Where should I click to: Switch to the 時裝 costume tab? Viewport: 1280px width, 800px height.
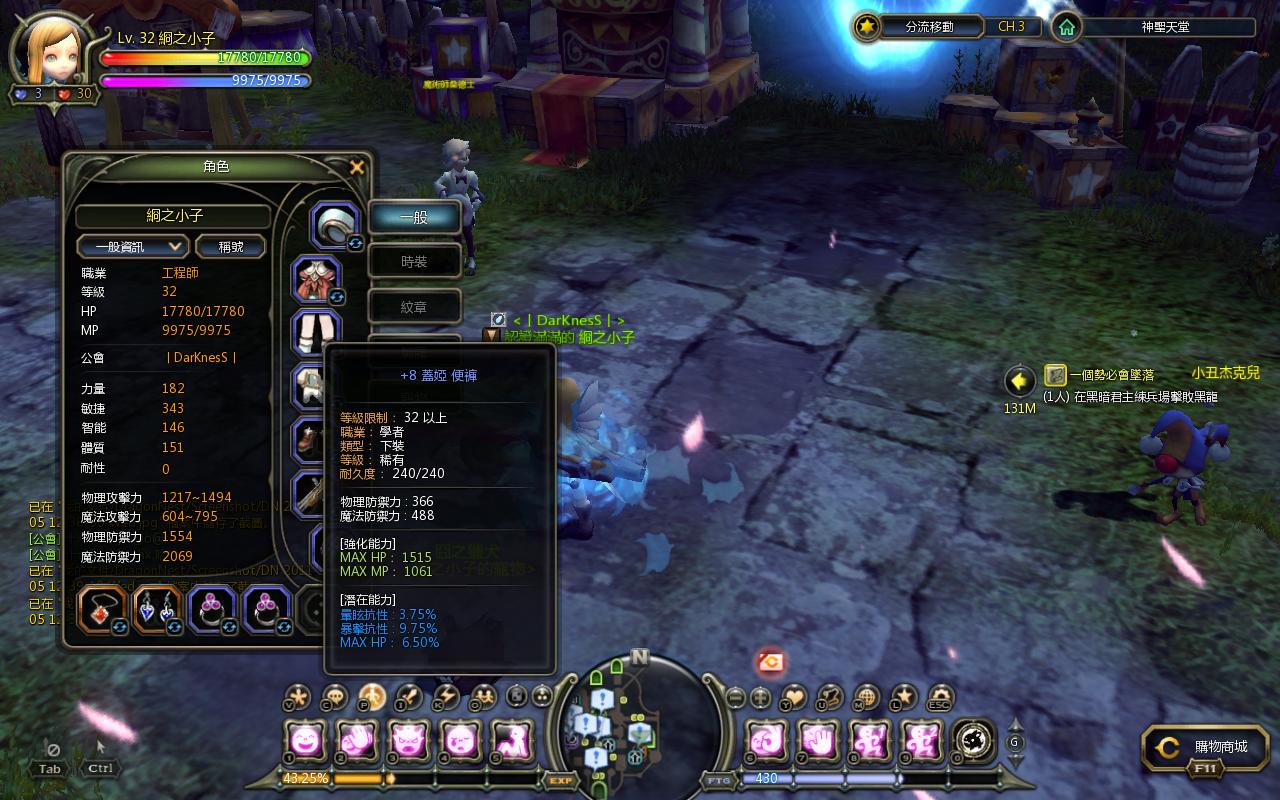(414, 262)
